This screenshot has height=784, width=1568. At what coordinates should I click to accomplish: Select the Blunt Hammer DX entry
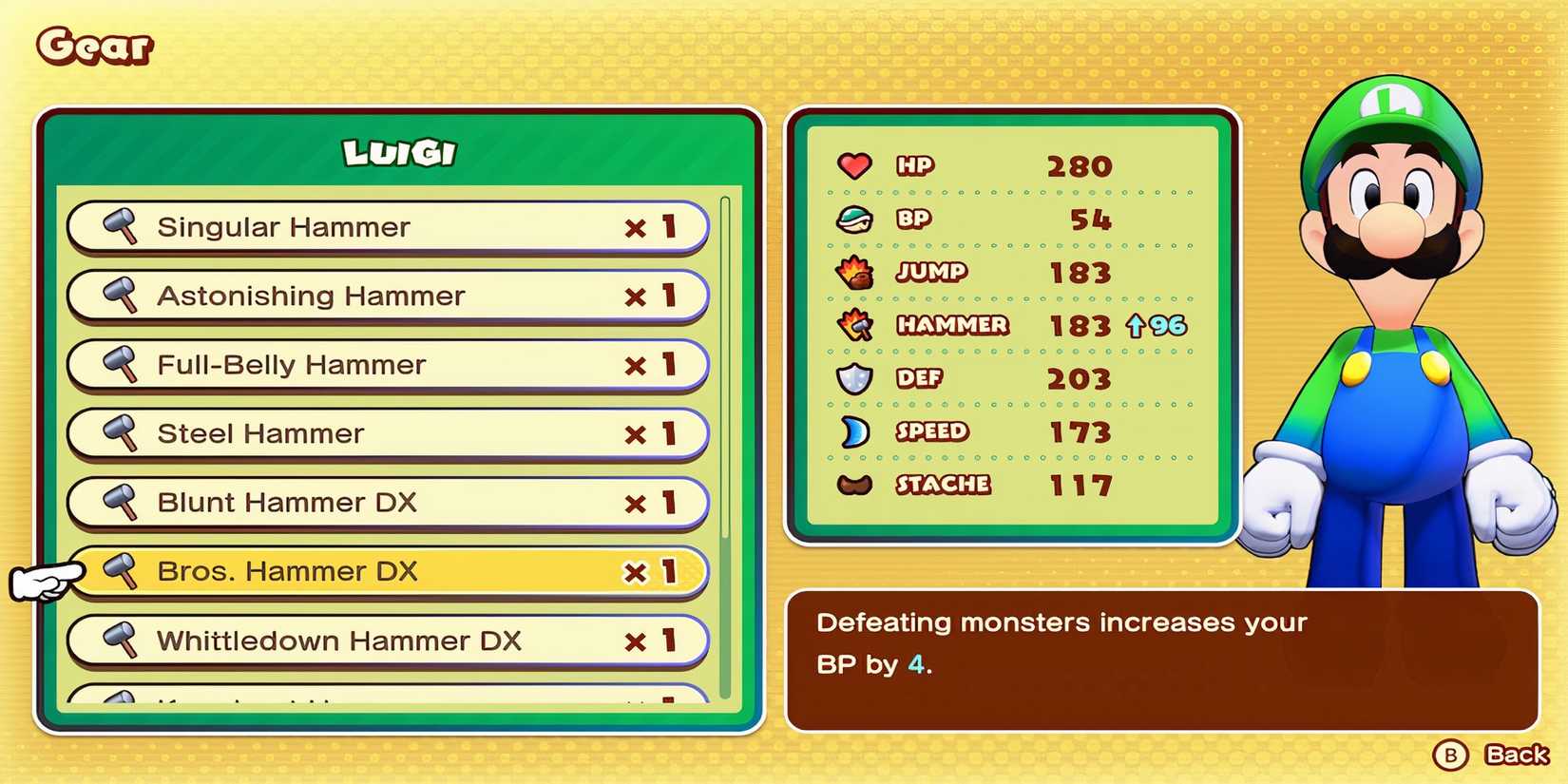coord(380,503)
